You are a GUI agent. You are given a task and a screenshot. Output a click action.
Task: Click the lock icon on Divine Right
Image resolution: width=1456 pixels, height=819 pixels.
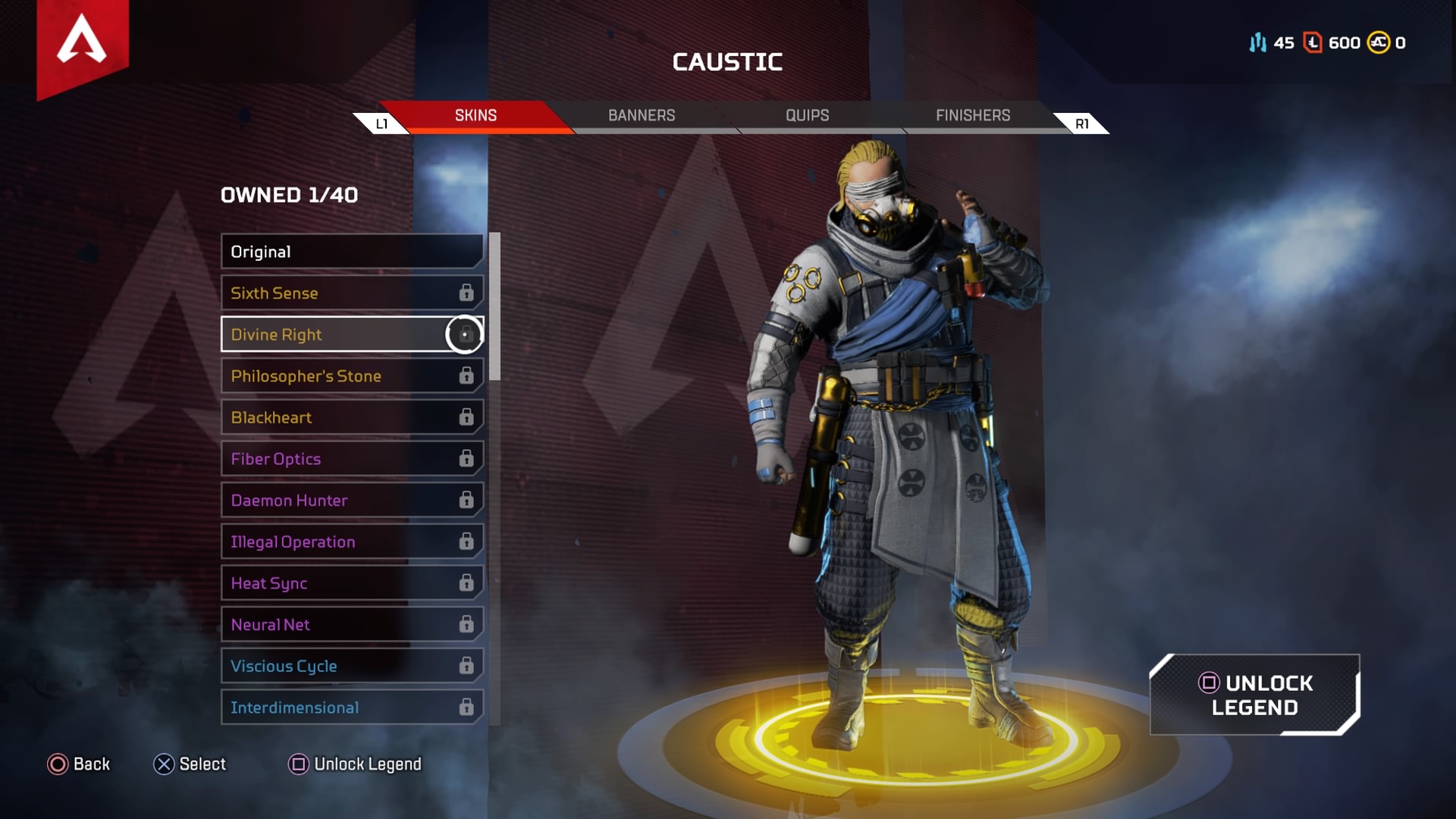pyautogui.click(x=465, y=334)
